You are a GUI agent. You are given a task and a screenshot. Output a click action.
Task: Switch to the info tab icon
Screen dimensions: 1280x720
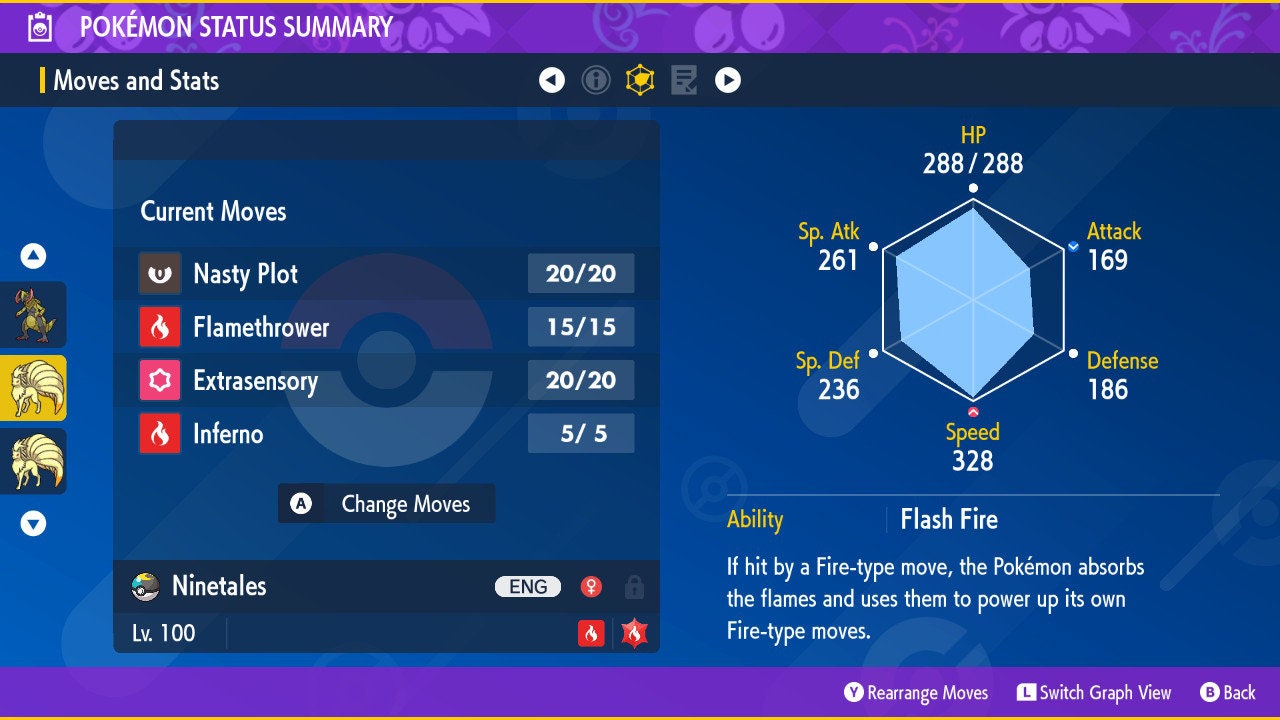point(596,80)
